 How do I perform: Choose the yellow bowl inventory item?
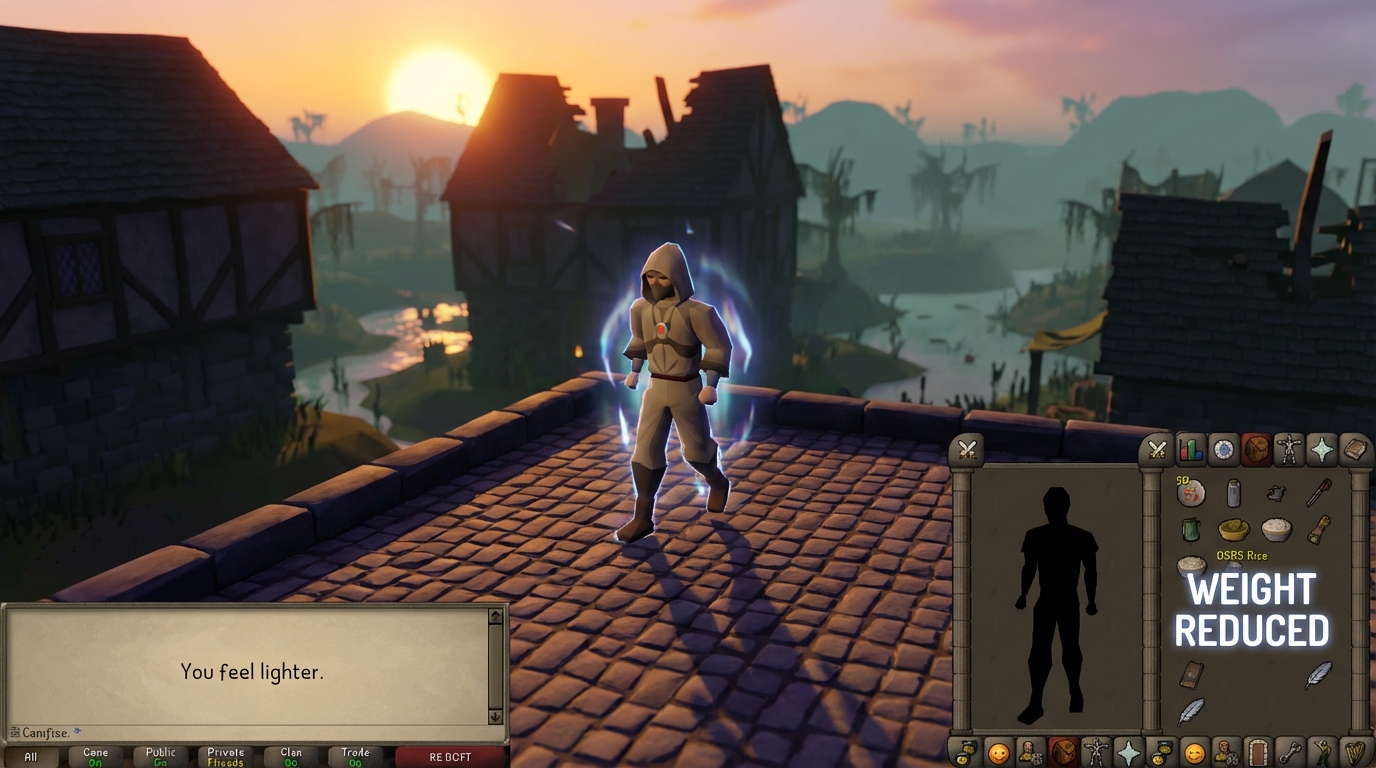click(x=1233, y=529)
